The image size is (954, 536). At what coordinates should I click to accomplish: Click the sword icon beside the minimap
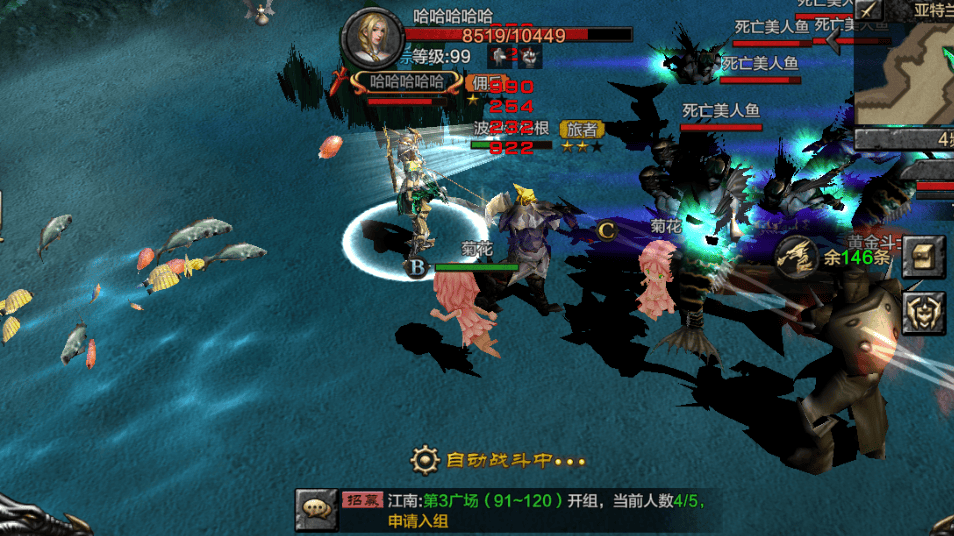click(867, 9)
